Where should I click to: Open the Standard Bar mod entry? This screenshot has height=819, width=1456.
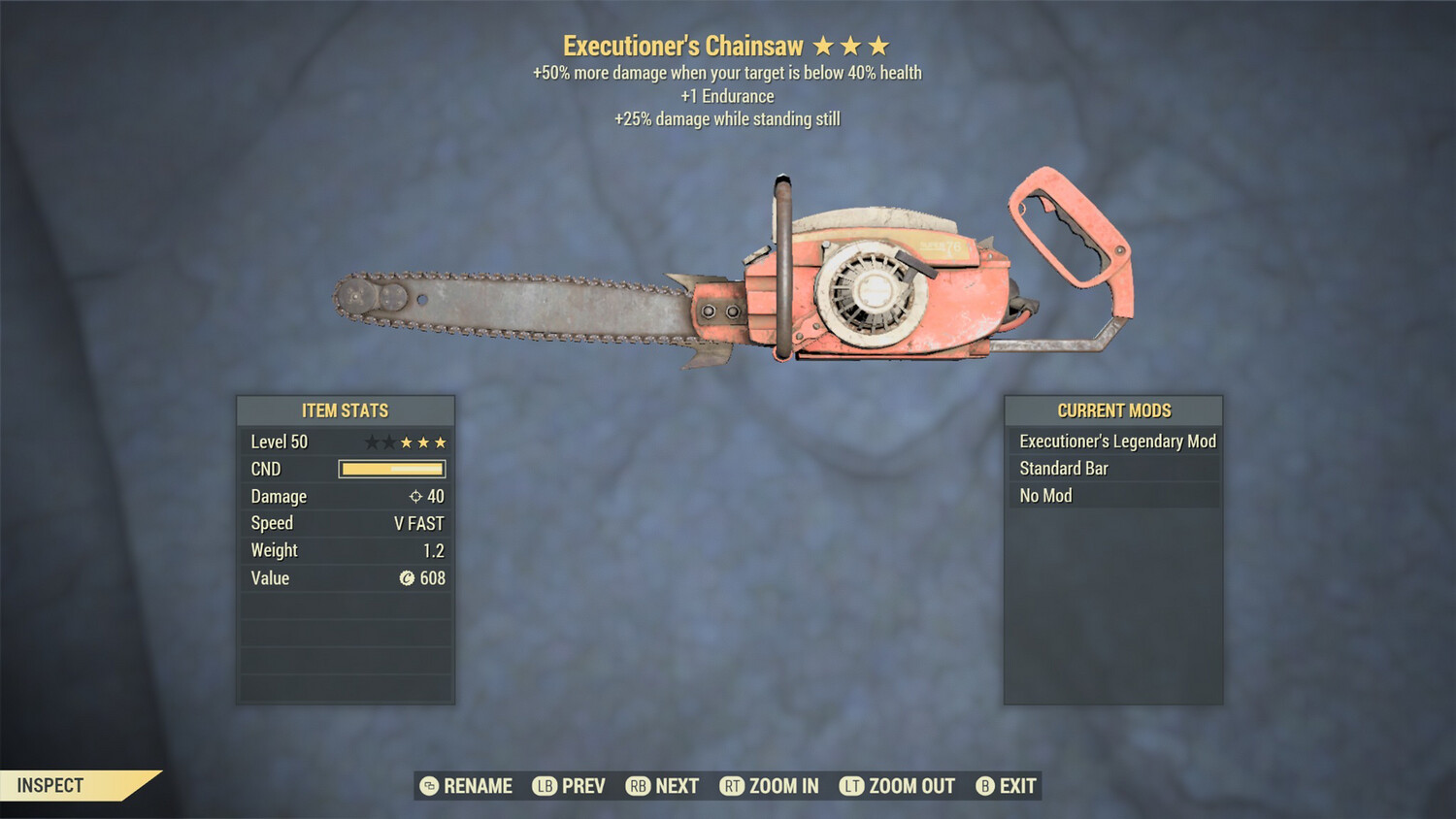(1114, 468)
